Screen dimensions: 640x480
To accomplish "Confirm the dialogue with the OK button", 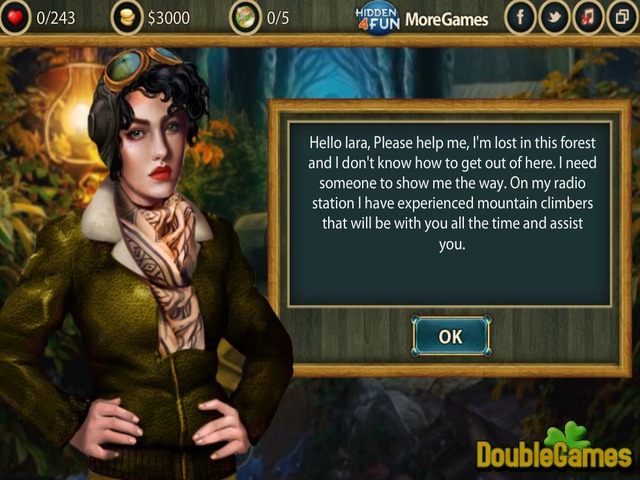I will pos(451,336).
